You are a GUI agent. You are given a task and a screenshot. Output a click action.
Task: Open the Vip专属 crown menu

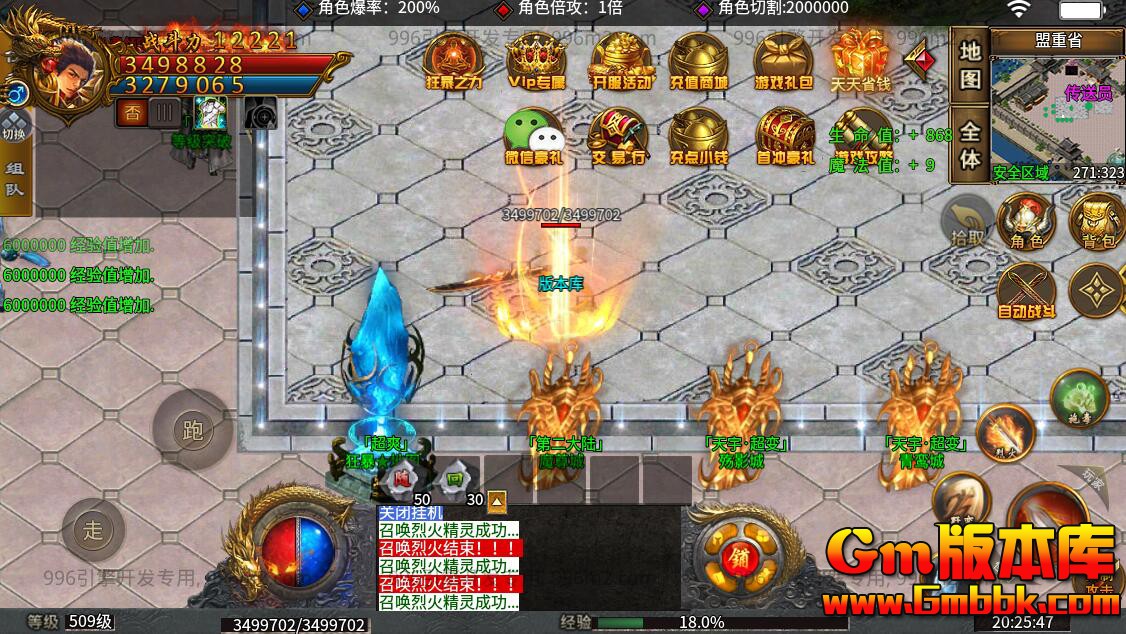coord(537,60)
